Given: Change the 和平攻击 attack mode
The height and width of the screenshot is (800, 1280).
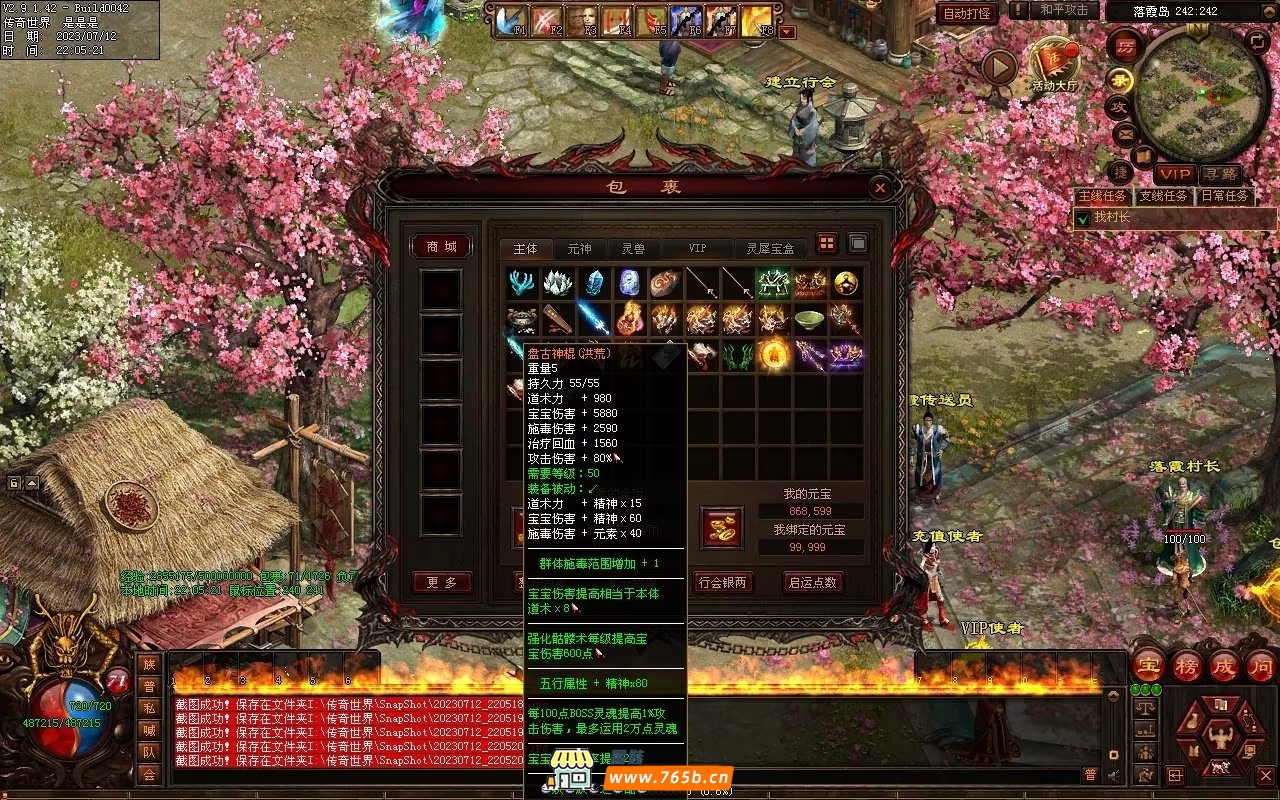Looking at the screenshot, I should coord(1064,10).
